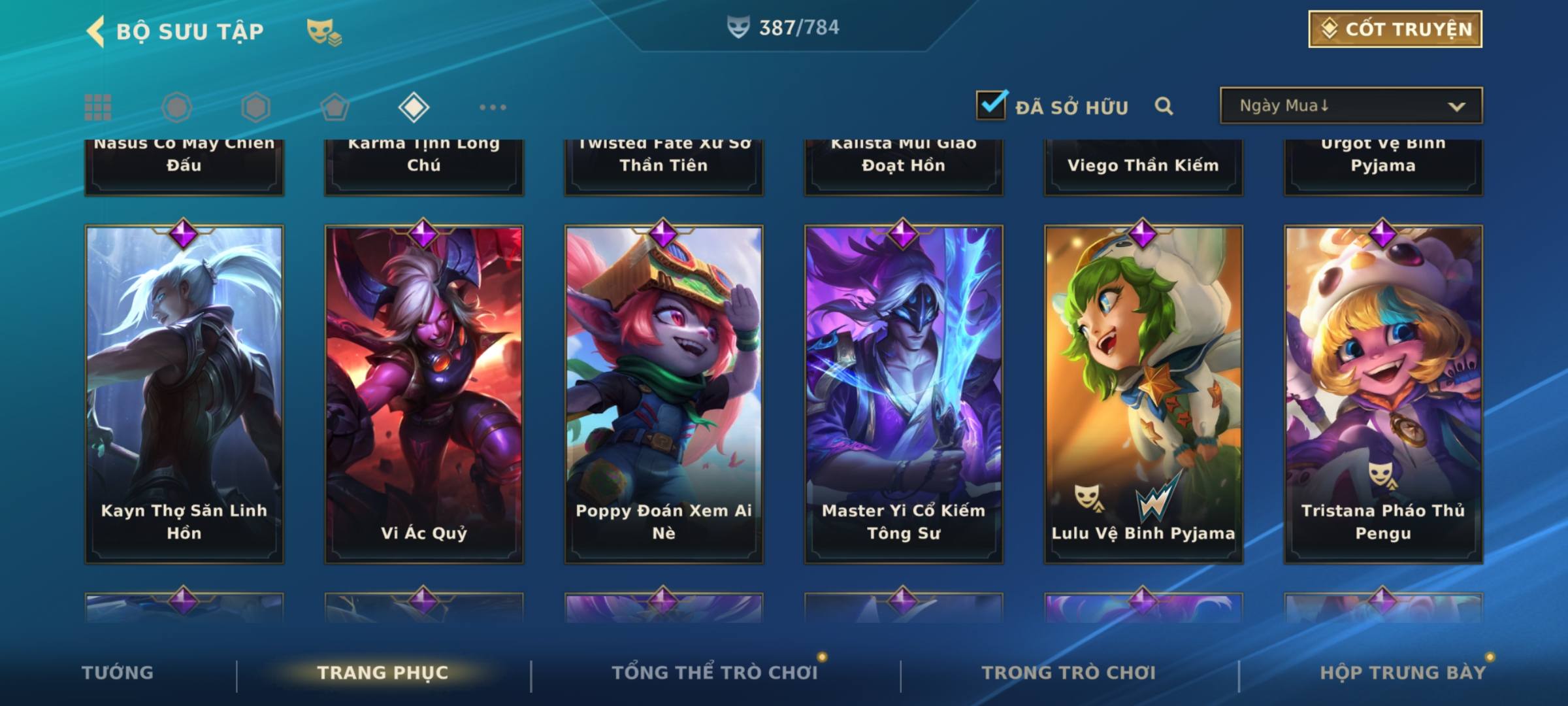Toggle the Đã Sở Hữu checkbox
The width and height of the screenshot is (1568, 706).
(x=991, y=105)
